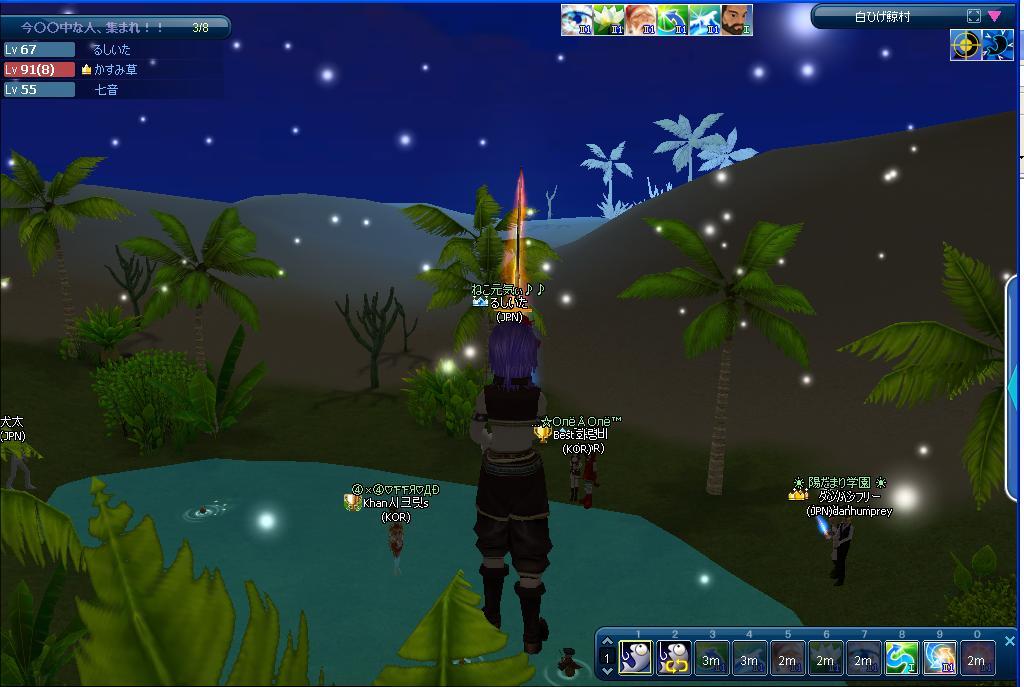Use the blue arrow skill in slot 8
1024x687 pixels.
click(901, 658)
